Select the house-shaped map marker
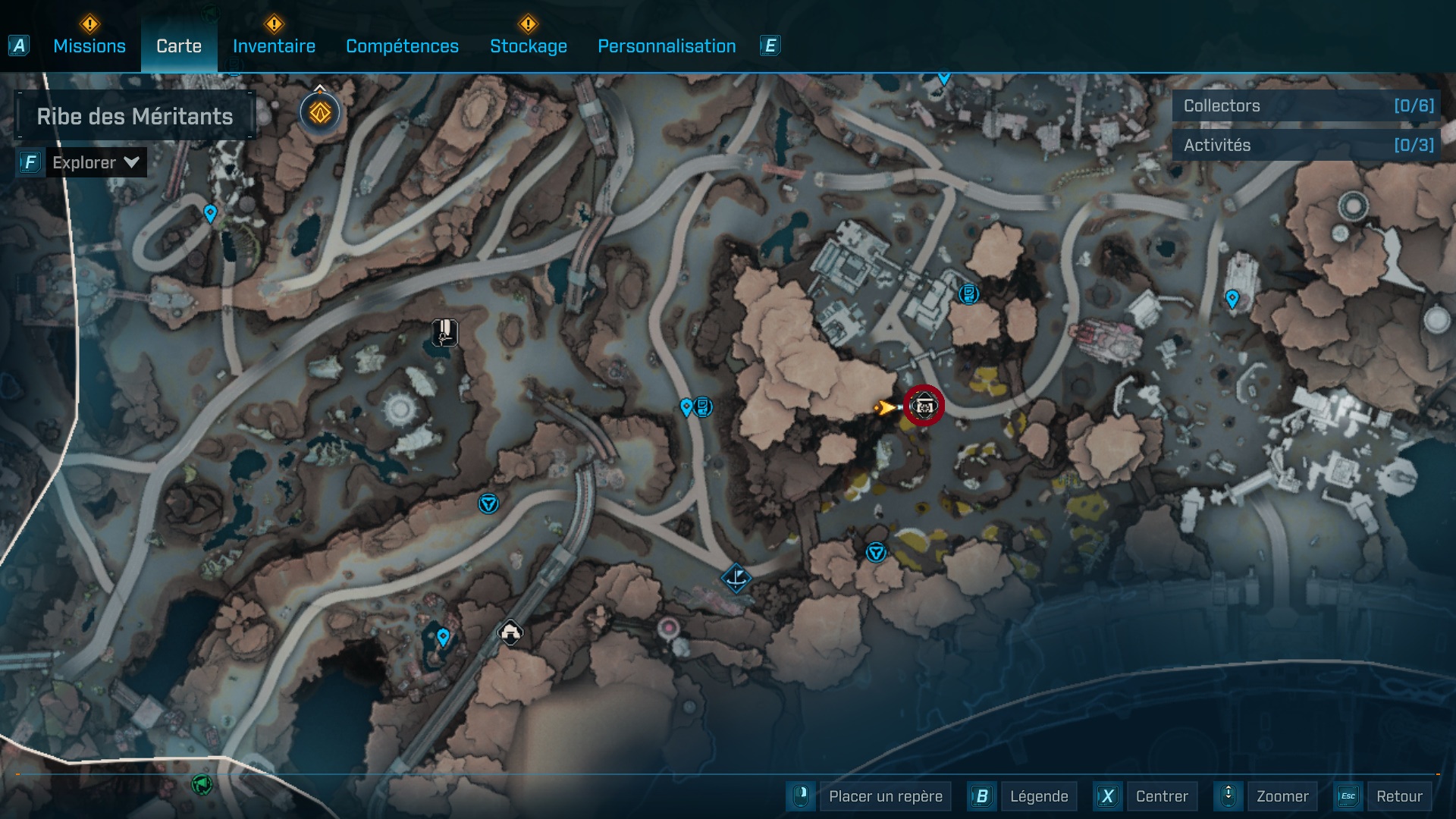 pos(510,632)
